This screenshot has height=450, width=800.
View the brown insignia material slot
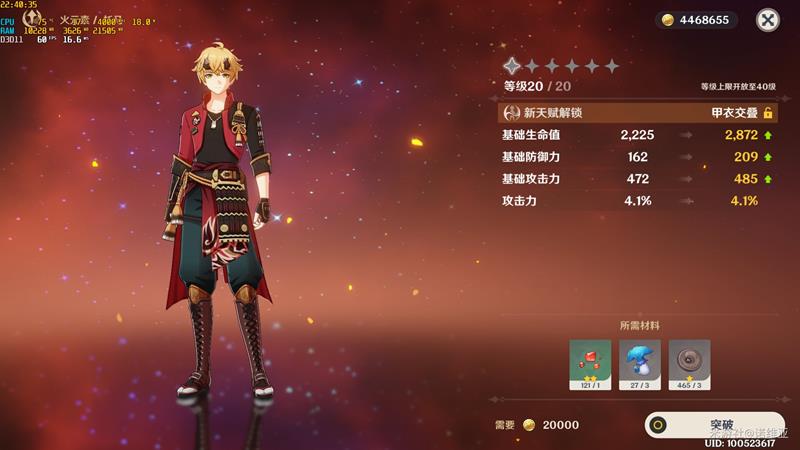[x=689, y=364]
